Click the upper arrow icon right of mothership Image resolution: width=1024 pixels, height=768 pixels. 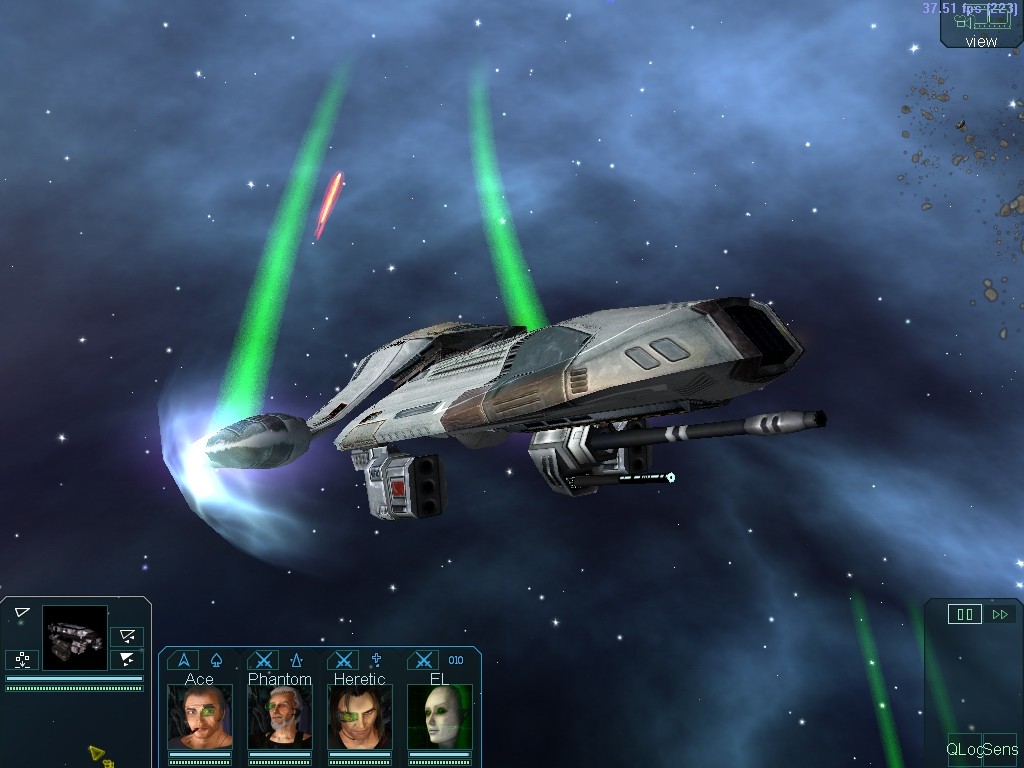click(127, 636)
